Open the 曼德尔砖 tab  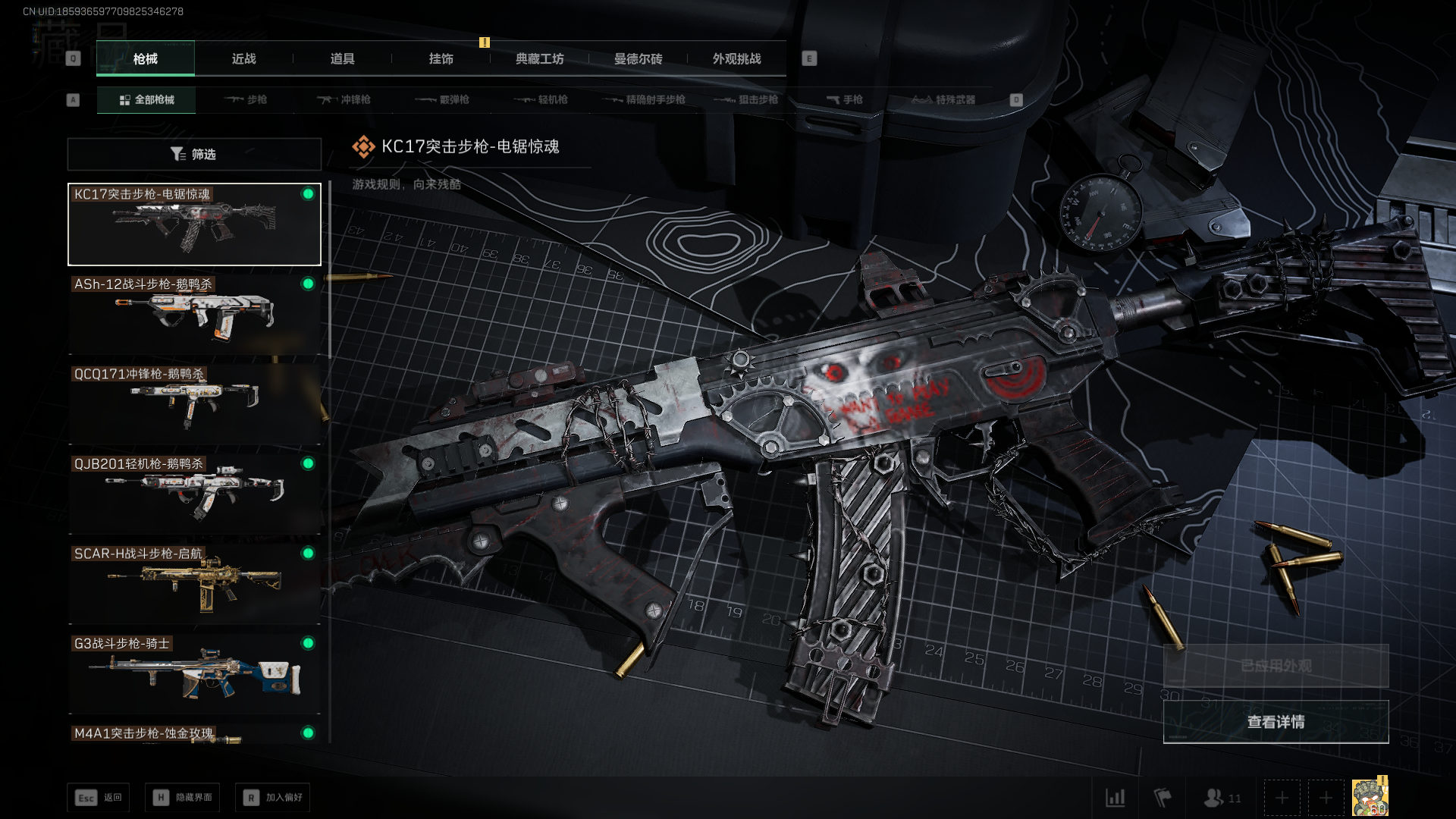coord(638,58)
